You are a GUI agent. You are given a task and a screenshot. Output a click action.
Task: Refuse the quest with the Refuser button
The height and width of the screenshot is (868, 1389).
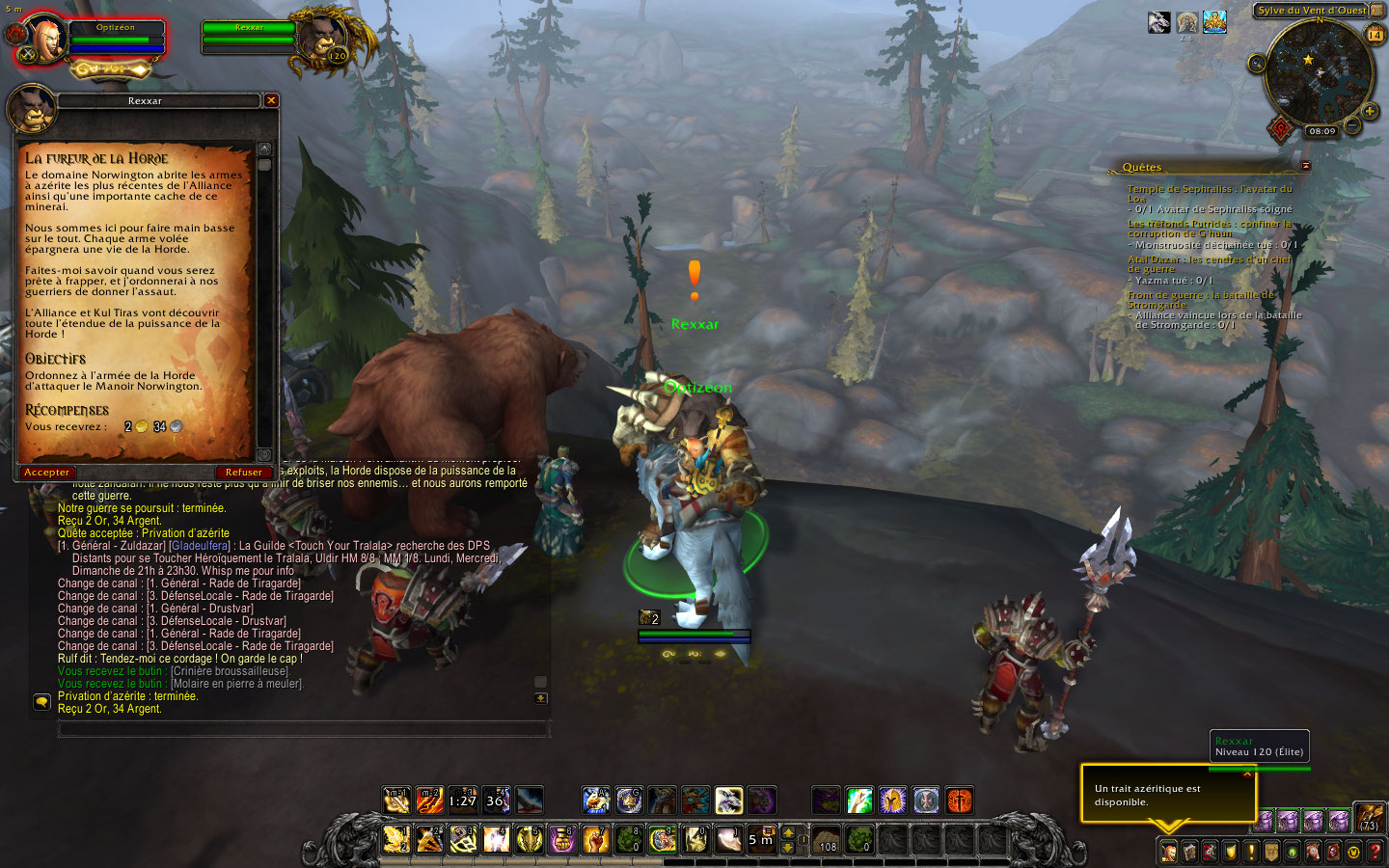(243, 473)
